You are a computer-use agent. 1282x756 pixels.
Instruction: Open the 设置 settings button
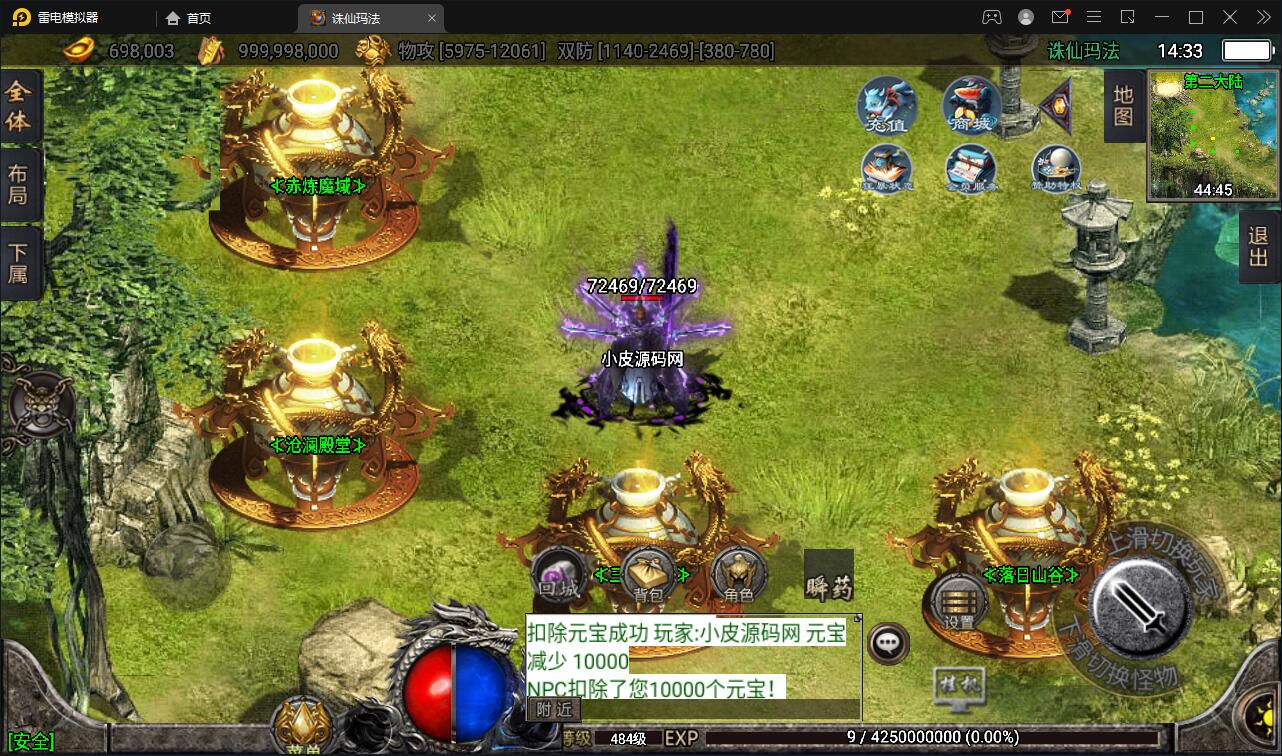pyautogui.click(x=960, y=601)
